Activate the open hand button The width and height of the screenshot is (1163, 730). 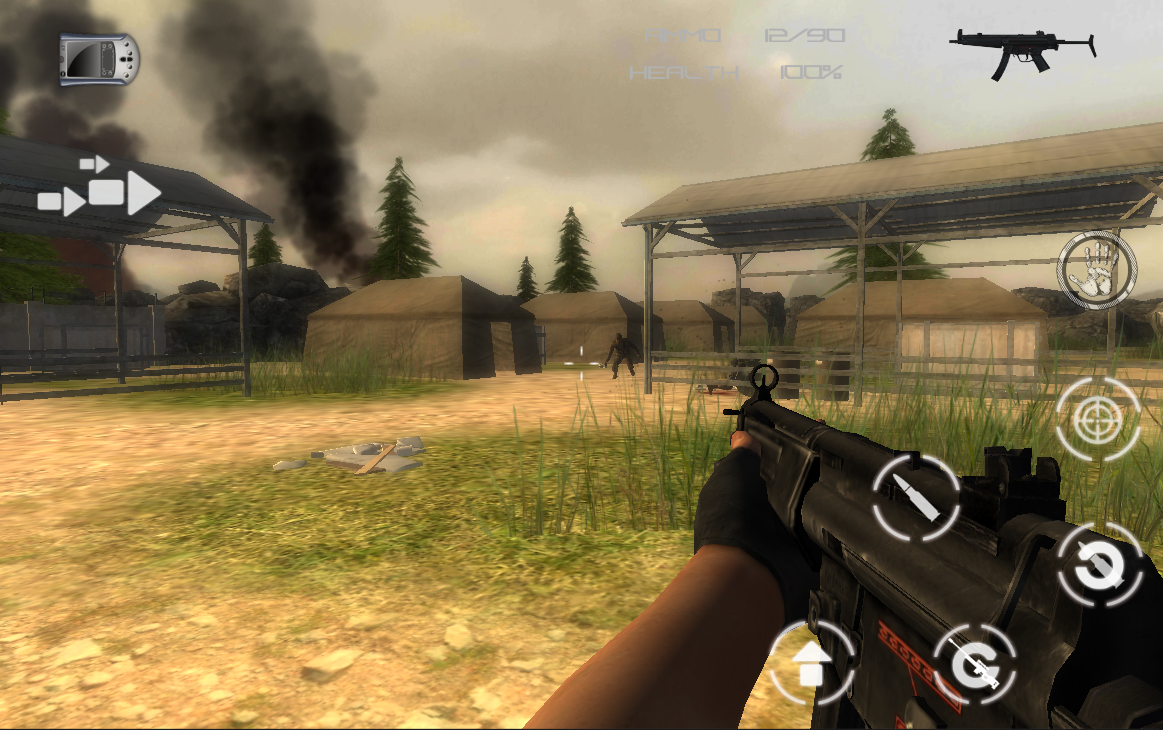pos(1097,270)
